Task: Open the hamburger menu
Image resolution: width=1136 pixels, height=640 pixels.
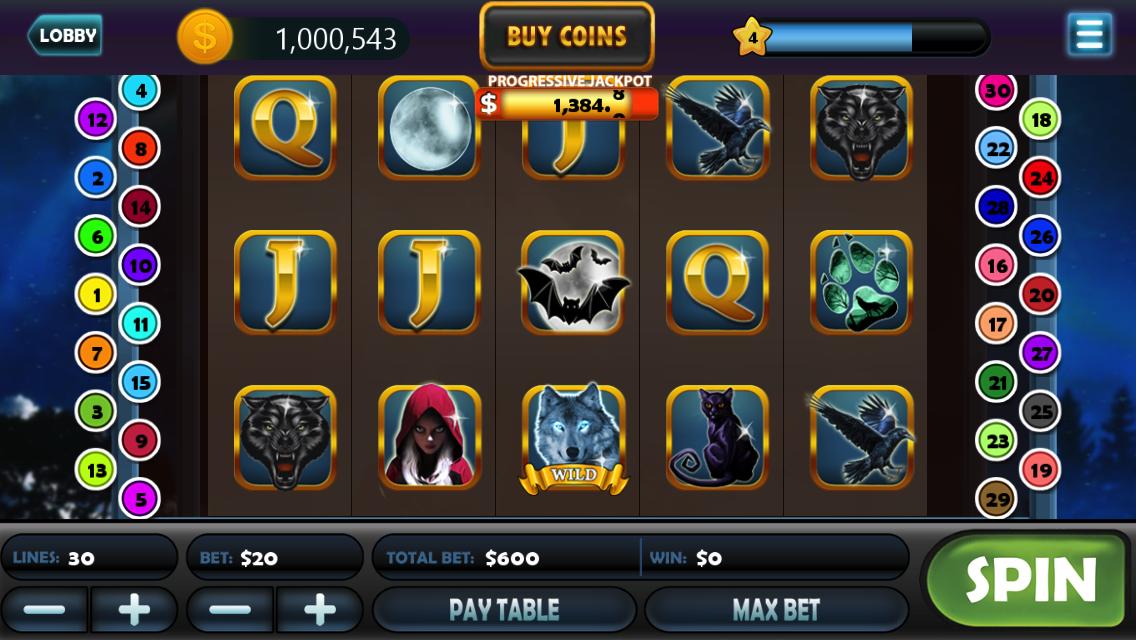Action: click(x=1089, y=35)
